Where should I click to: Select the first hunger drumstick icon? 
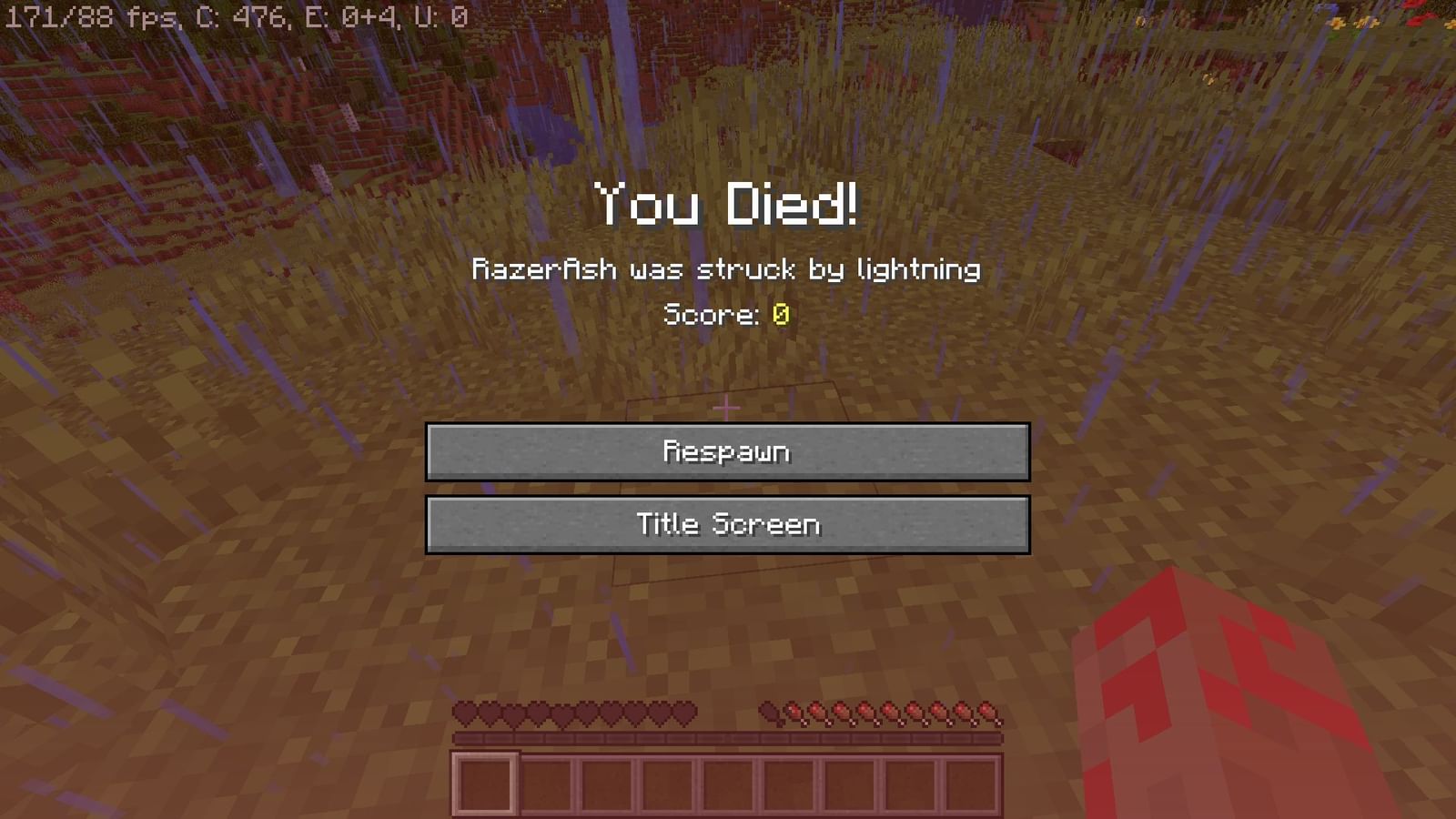coord(770,714)
